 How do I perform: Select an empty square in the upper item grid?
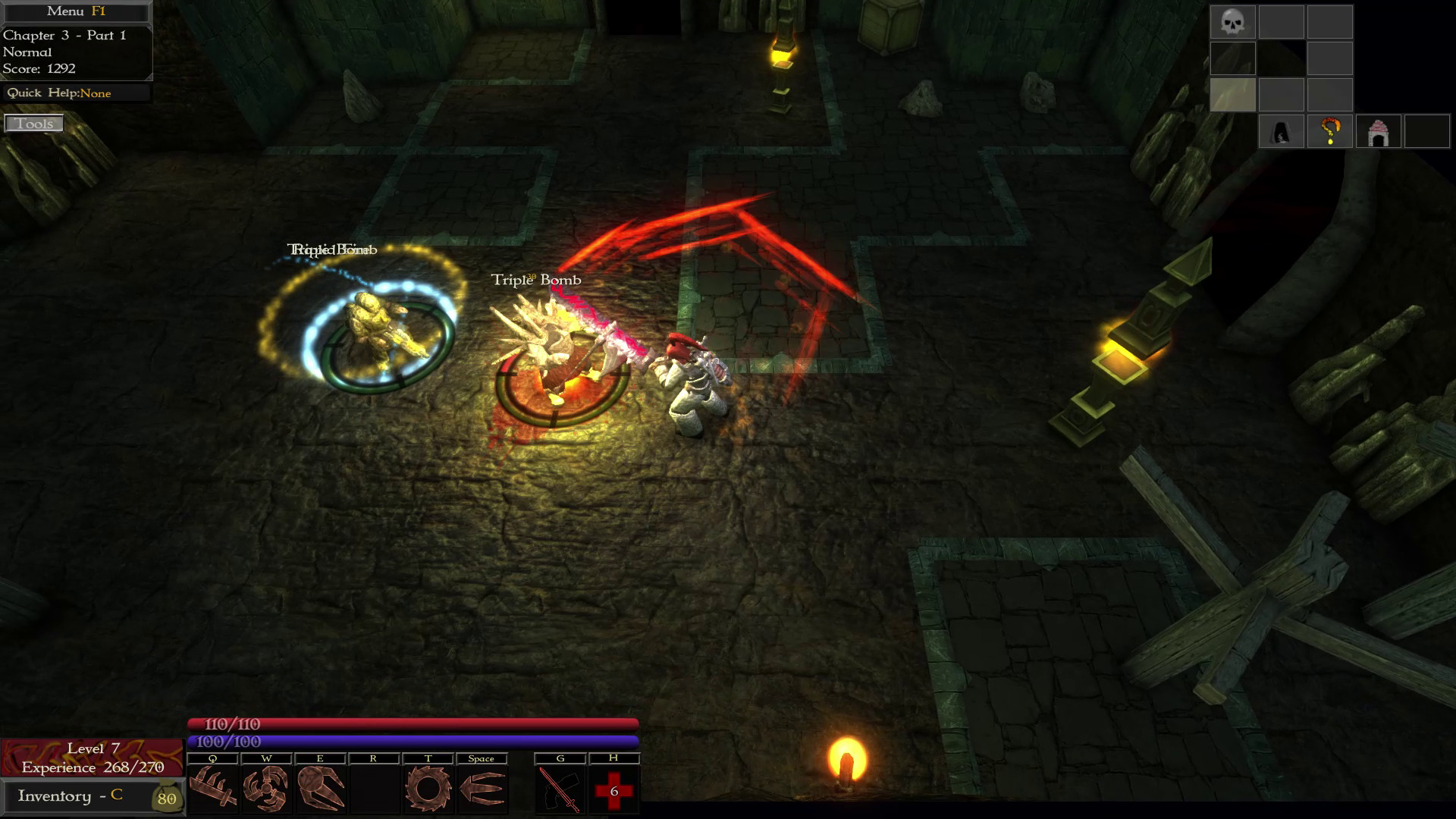point(1282,22)
